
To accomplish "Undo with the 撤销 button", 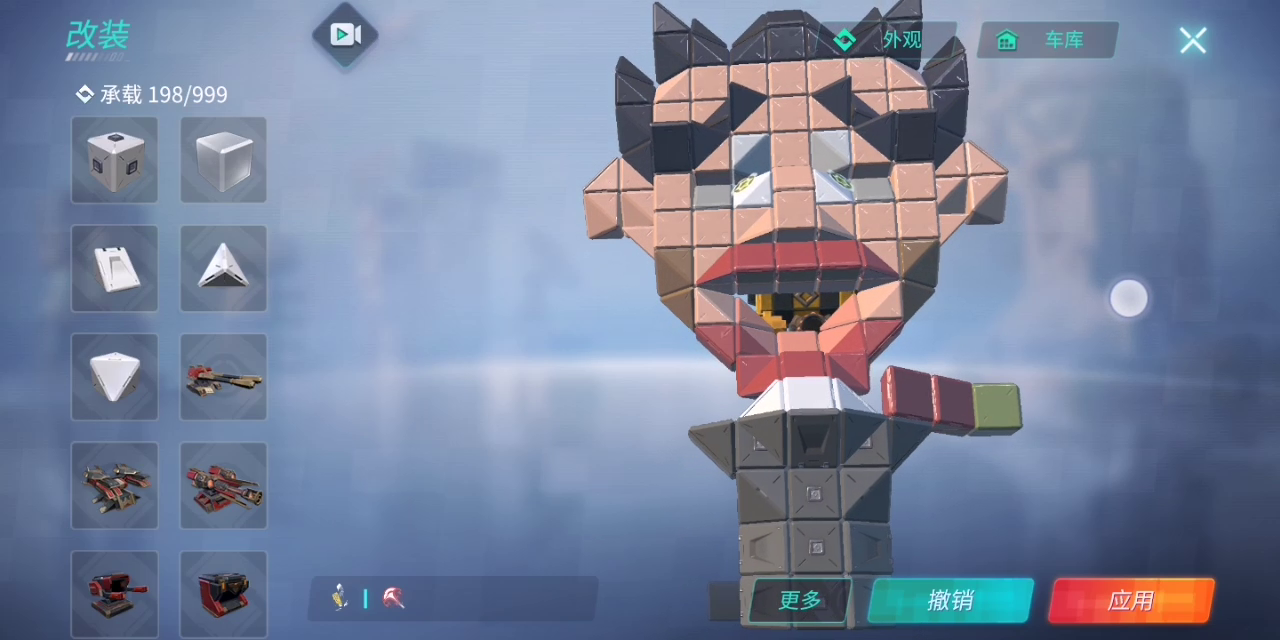I will pos(950,600).
